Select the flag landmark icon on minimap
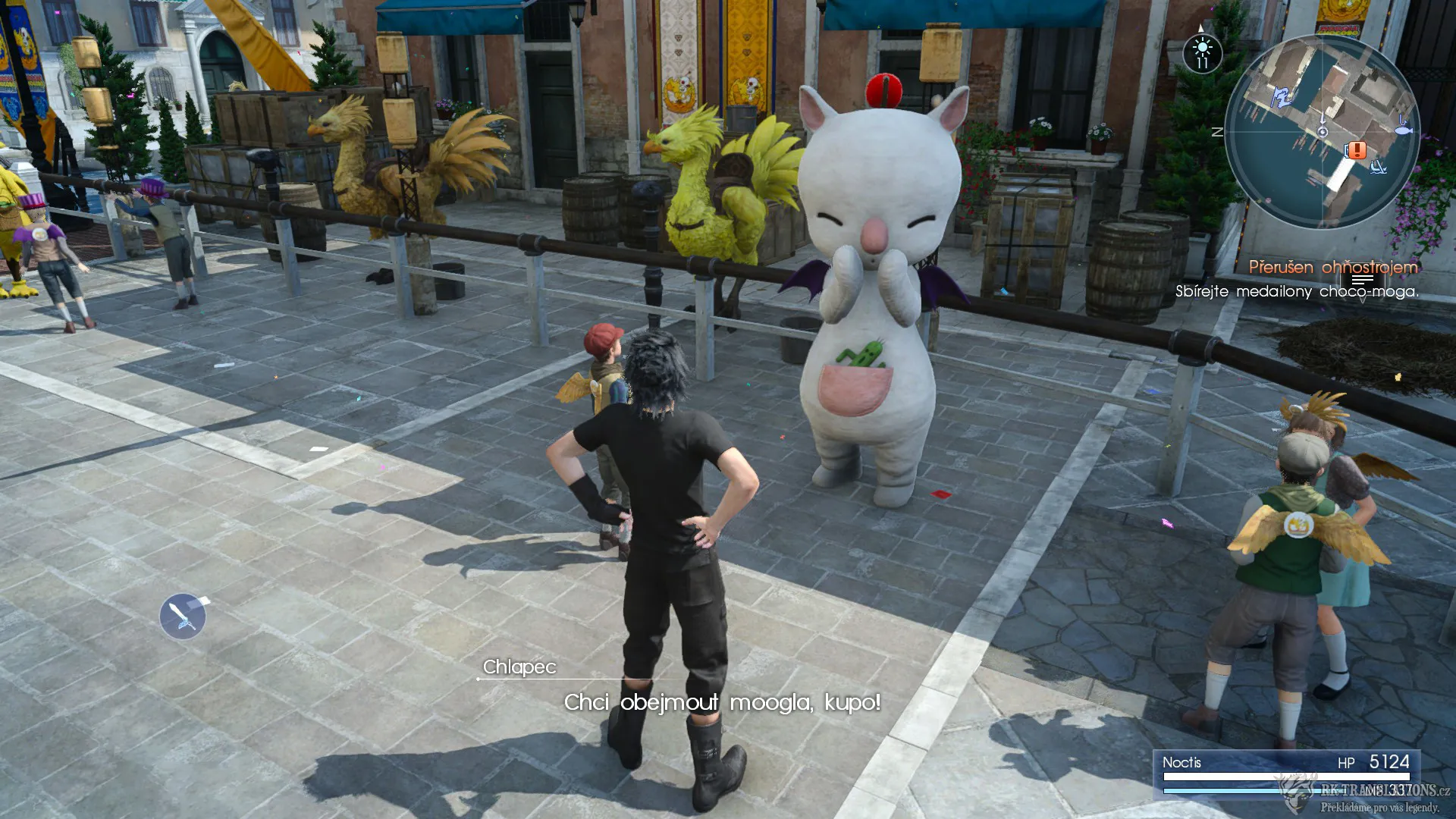1456x819 pixels. [1282, 96]
